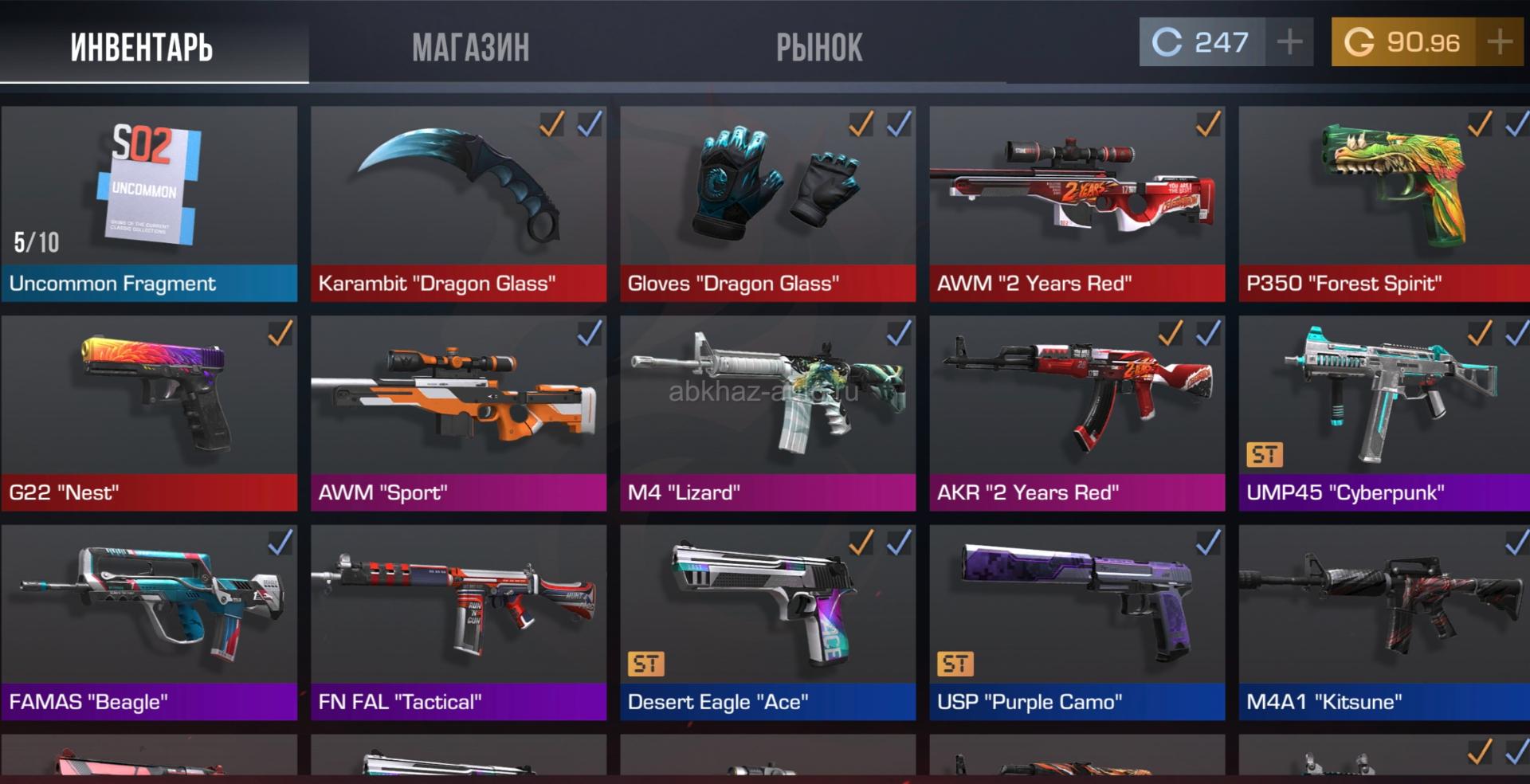Choose the AWM "Sport" skin
1530x784 pixels.
(x=458, y=413)
